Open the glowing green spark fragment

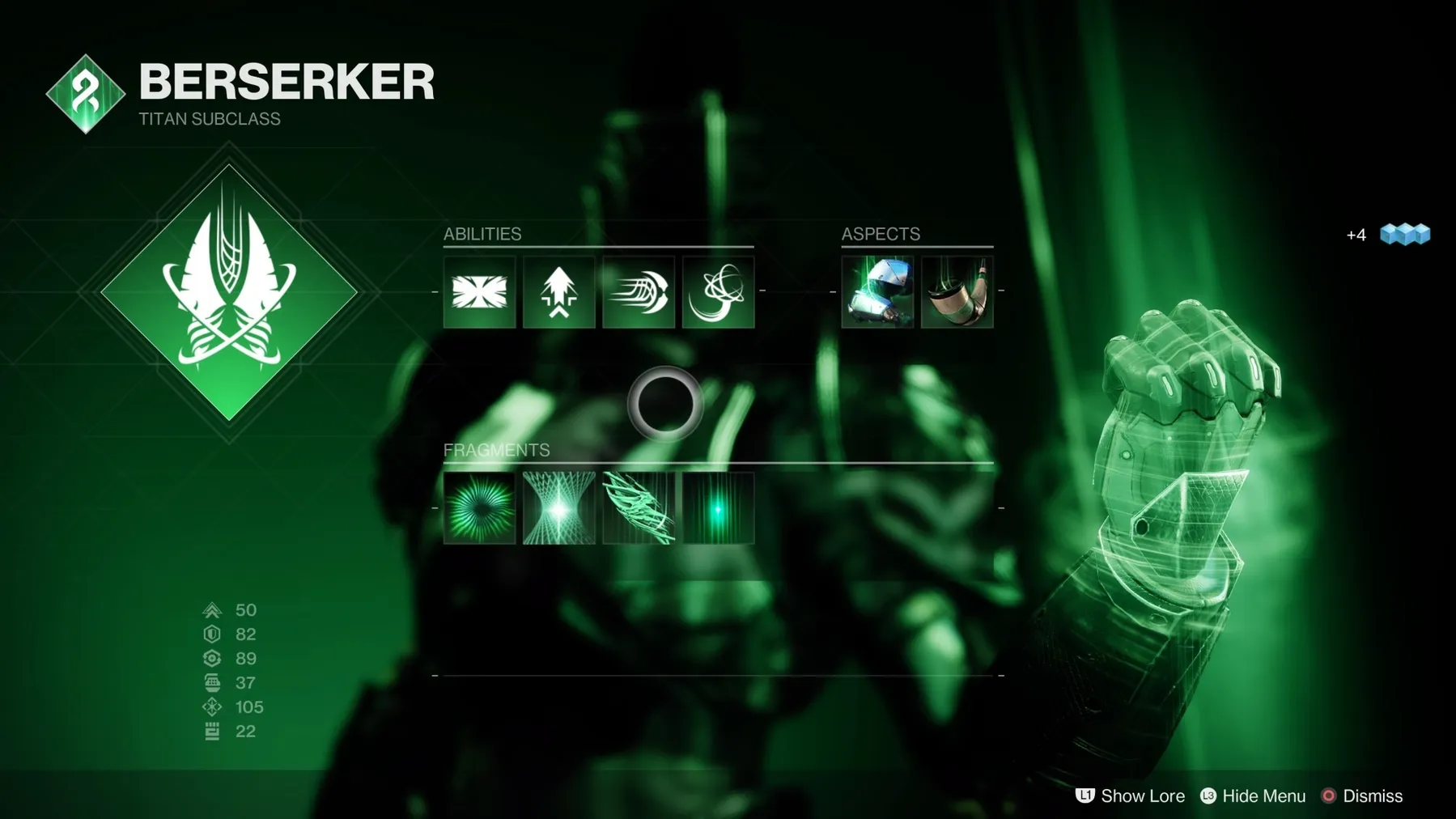(718, 508)
